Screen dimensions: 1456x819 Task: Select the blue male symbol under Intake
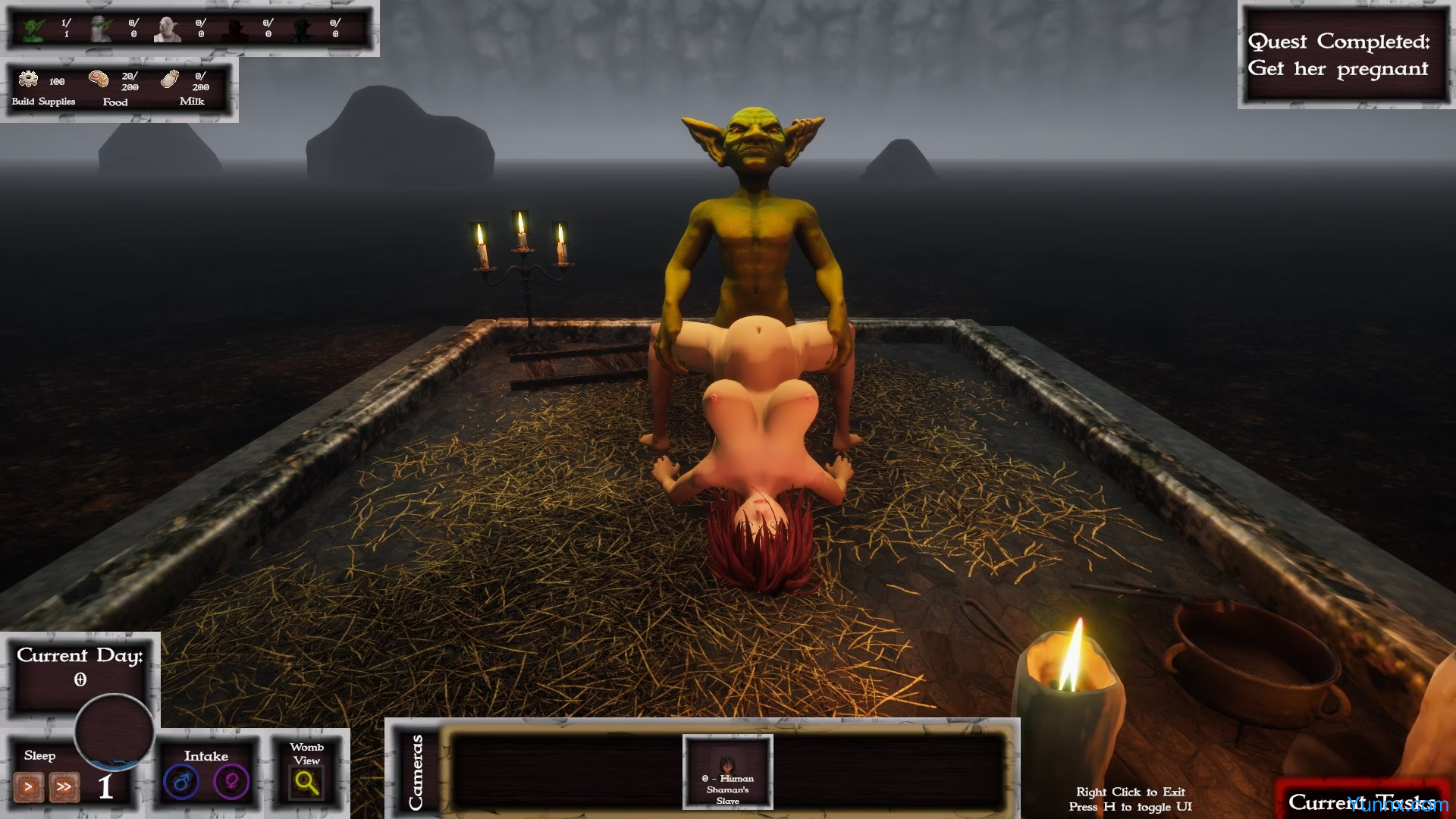point(181,782)
